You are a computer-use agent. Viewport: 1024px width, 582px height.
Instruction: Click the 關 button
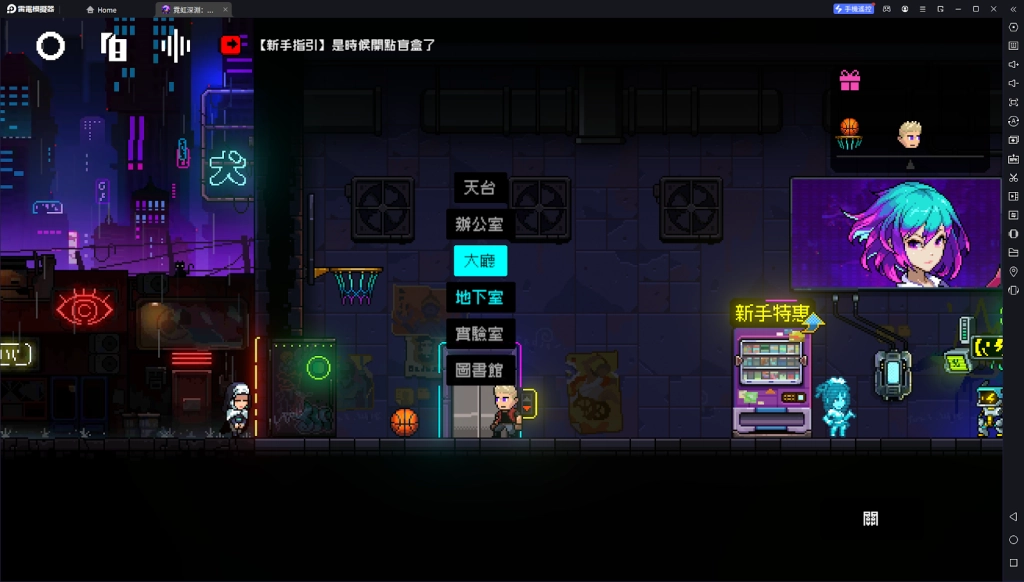(870, 518)
